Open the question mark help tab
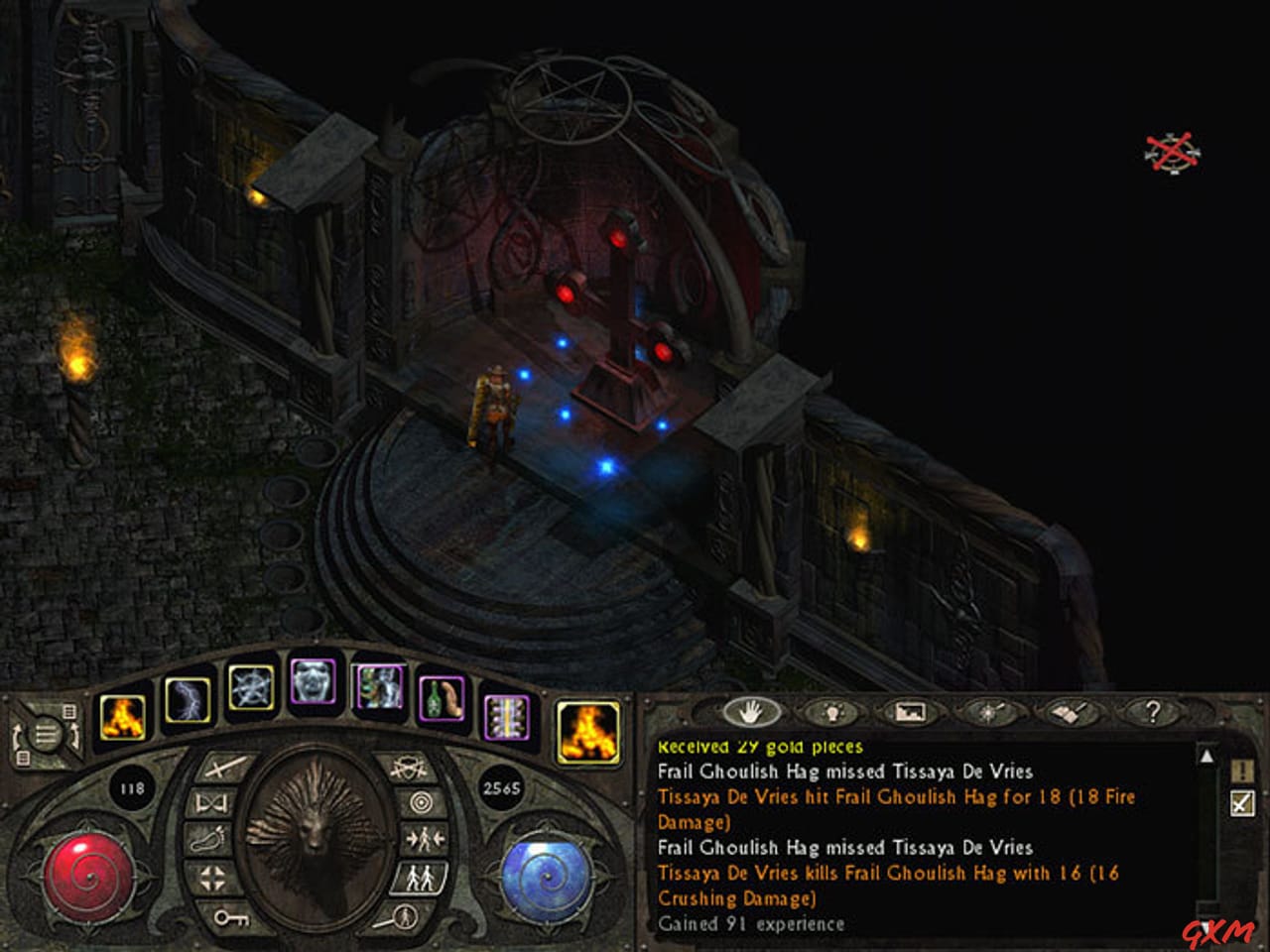 click(x=1154, y=714)
